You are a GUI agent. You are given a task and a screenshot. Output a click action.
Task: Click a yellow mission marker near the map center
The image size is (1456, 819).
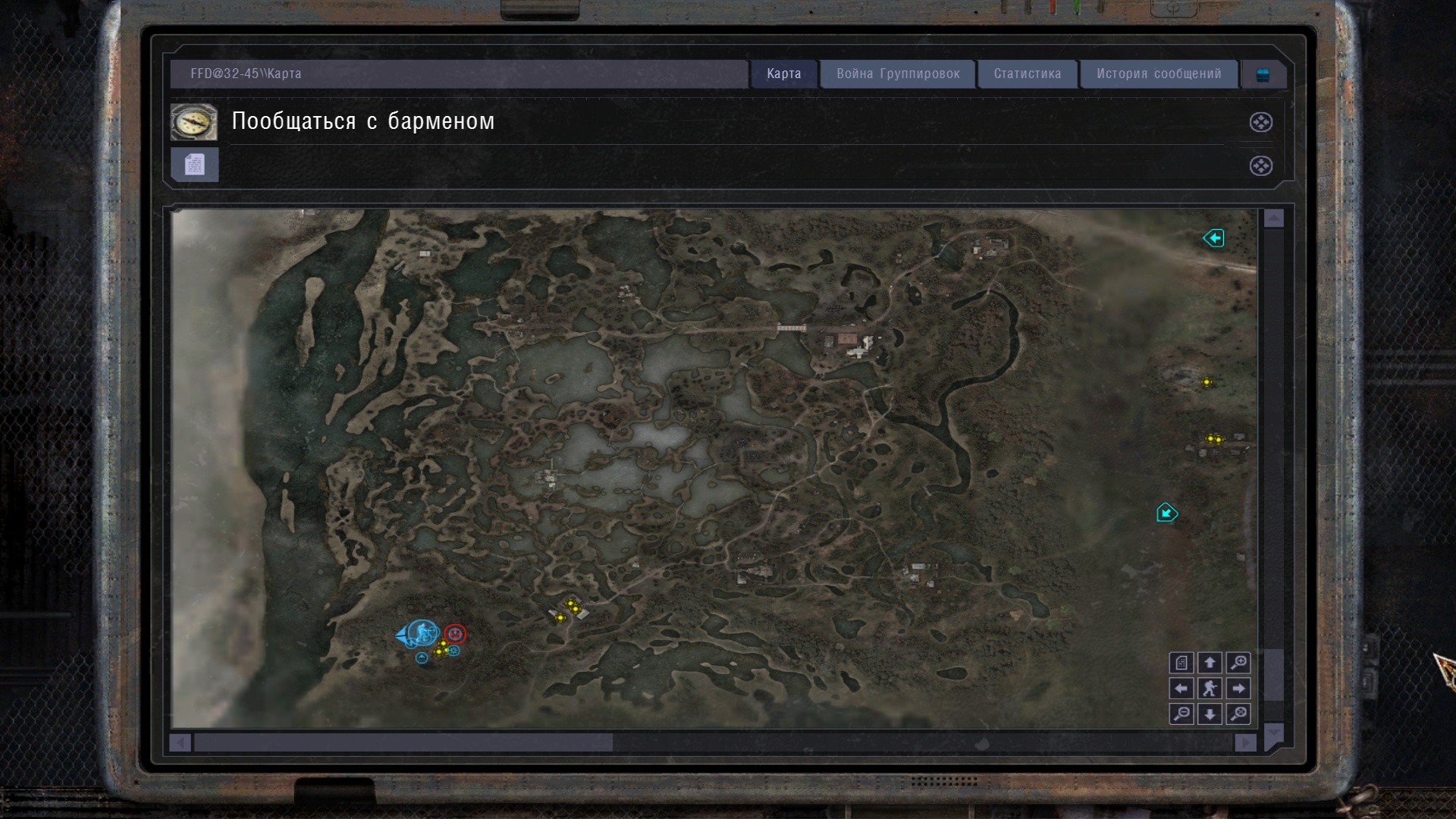coord(571,604)
